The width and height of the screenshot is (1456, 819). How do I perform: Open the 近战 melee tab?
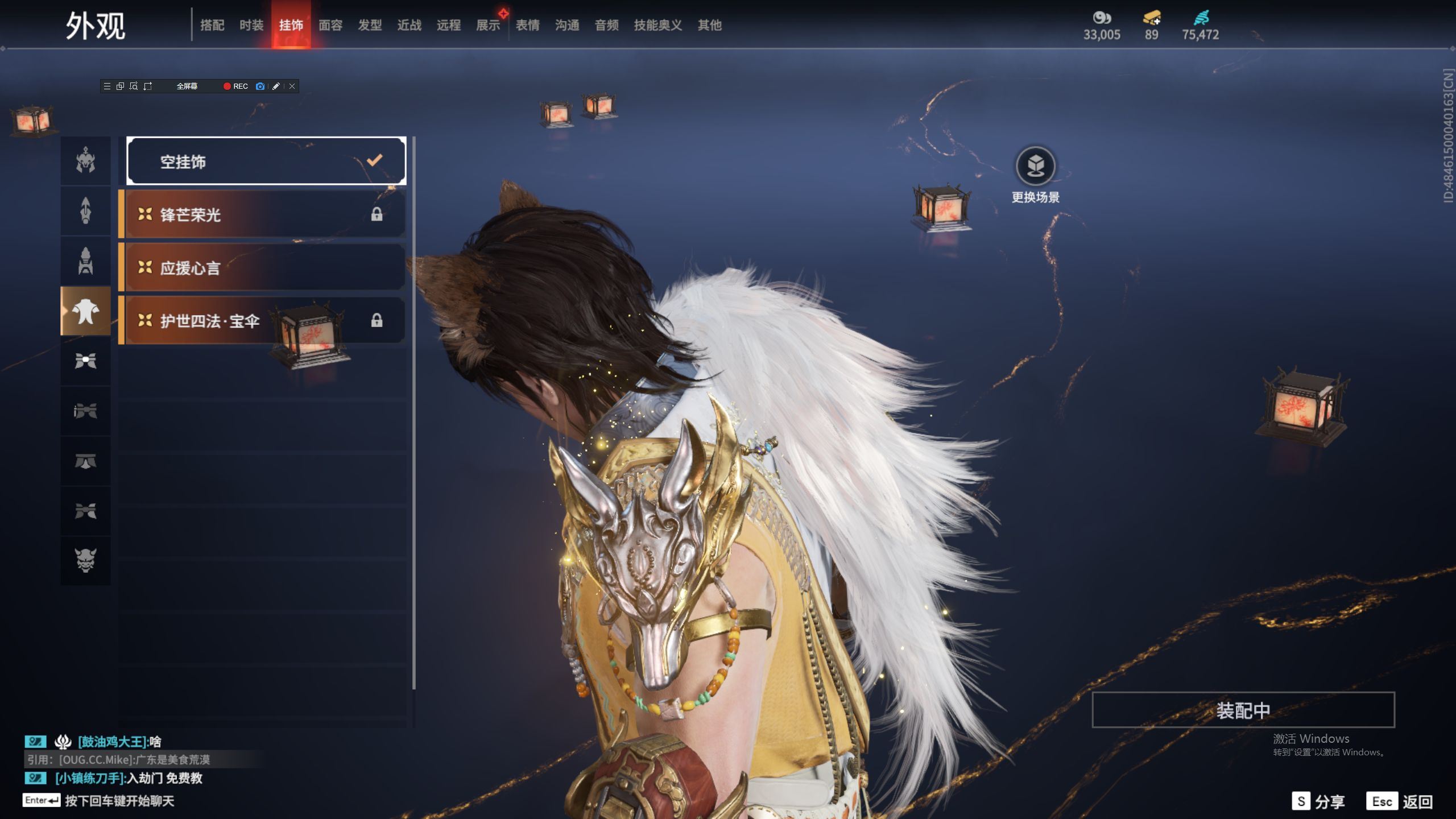coord(409,25)
